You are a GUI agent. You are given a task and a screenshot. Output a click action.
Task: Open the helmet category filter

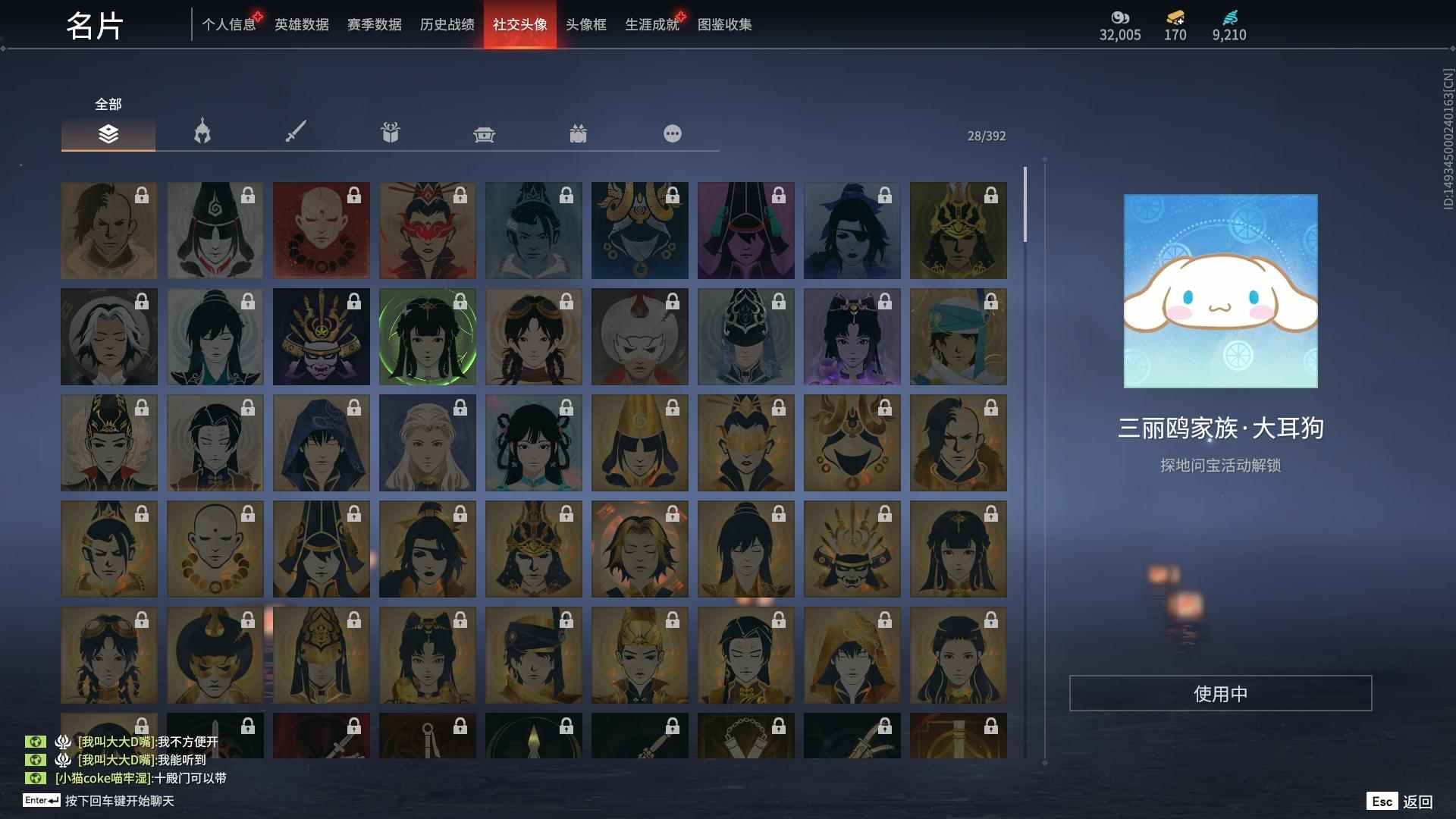pos(202,133)
